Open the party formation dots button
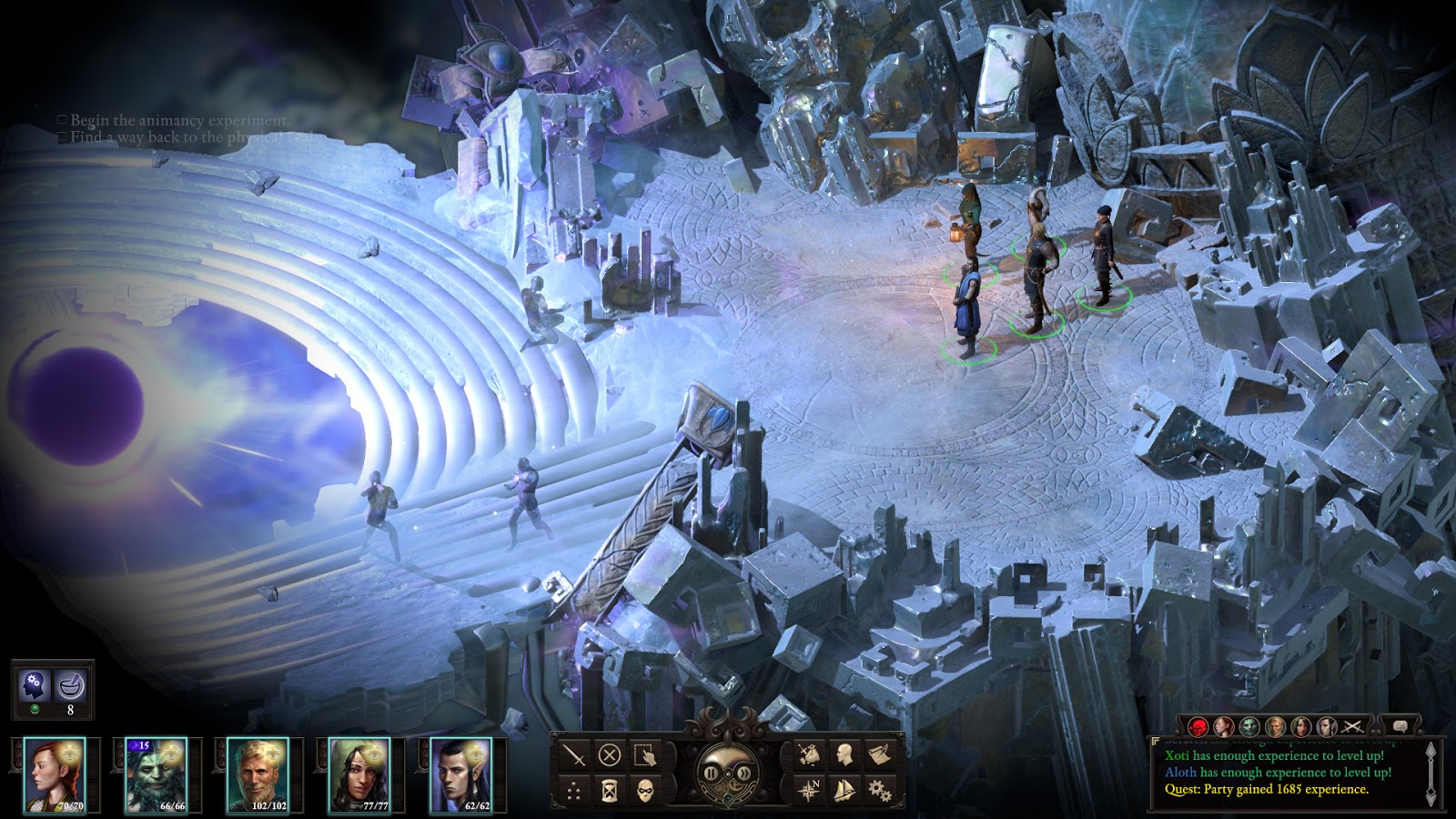Viewport: 1456px width, 819px height. click(573, 790)
